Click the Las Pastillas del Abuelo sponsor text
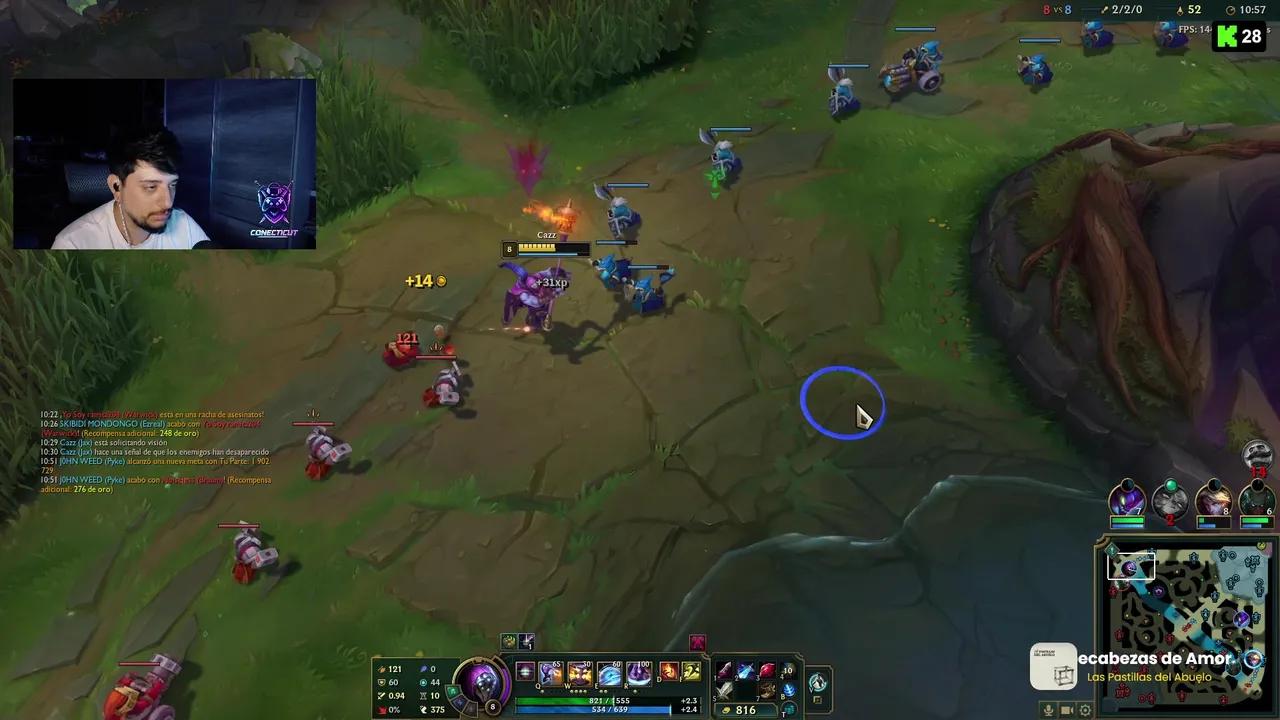Image resolution: width=1280 pixels, height=720 pixels. click(1149, 677)
